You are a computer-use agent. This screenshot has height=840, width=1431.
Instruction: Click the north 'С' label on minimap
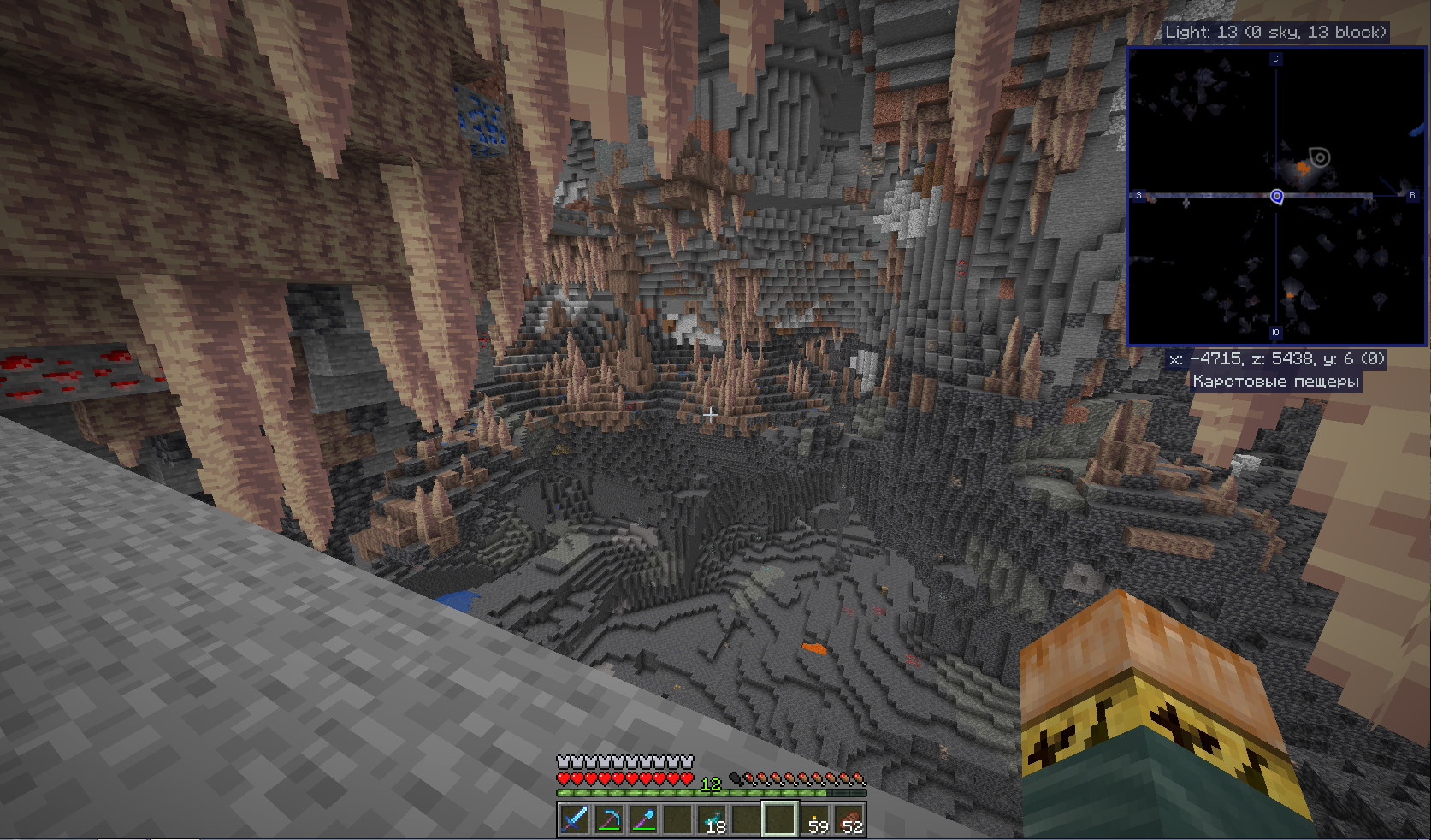(1275, 59)
